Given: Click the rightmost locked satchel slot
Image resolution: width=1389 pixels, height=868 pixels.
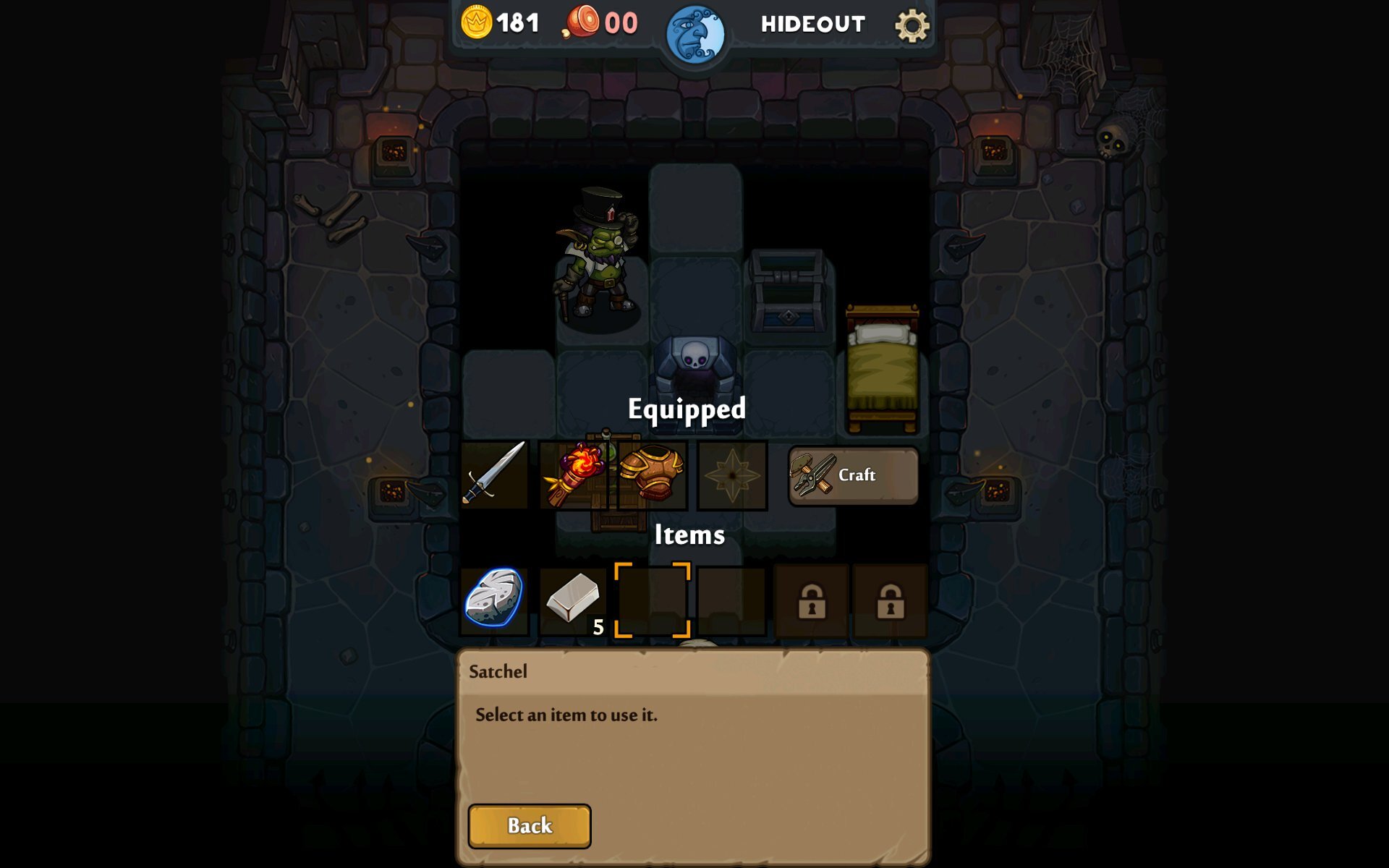Looking at the screenshot, I should 888,600.
